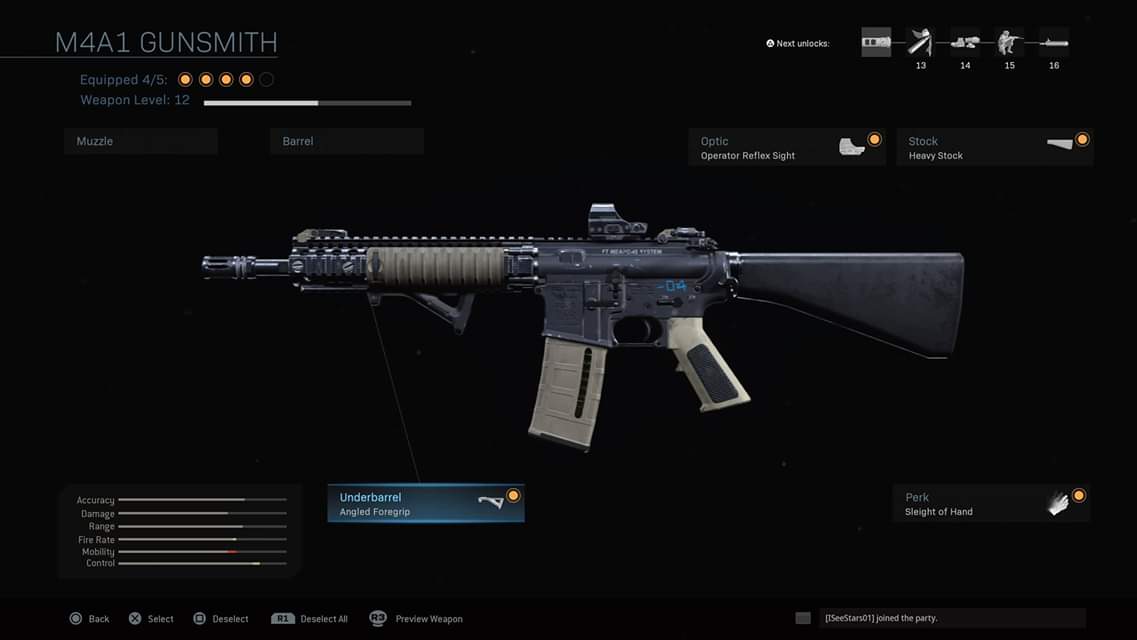Screen dimensions: 1137x640
Task: Select the Underbarrel Angled Foregrip slot
Action: tap(425, 504)
